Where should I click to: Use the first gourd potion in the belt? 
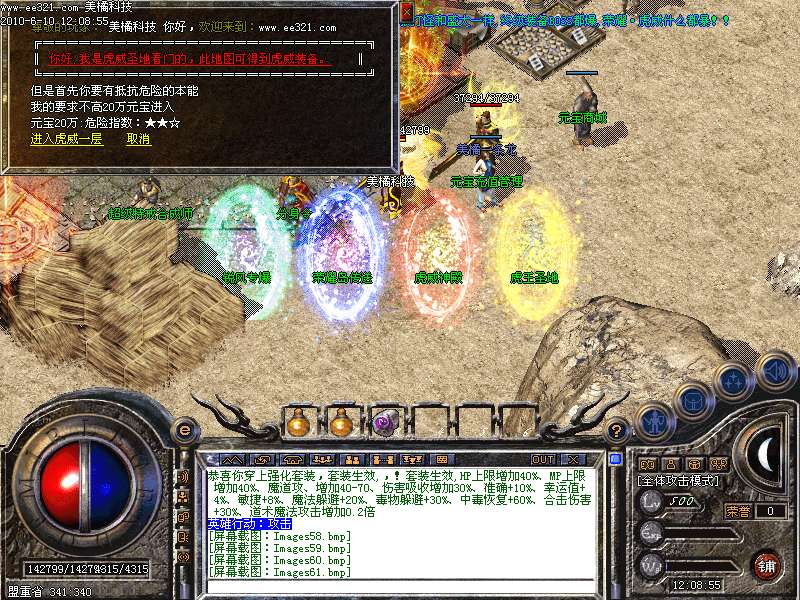[x=298, y=423]
